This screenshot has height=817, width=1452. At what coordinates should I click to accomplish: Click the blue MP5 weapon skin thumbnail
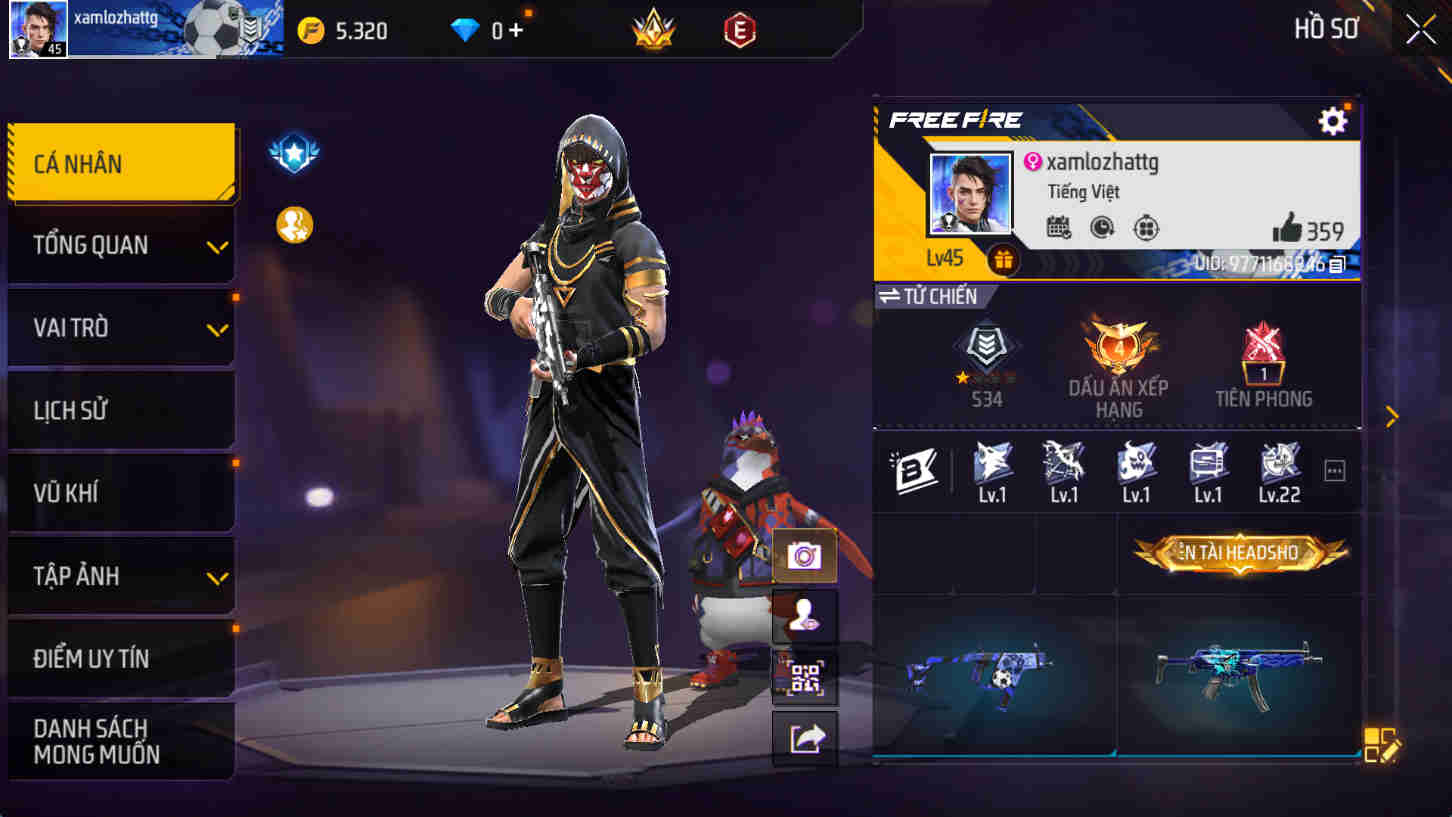coord(1243,667)
